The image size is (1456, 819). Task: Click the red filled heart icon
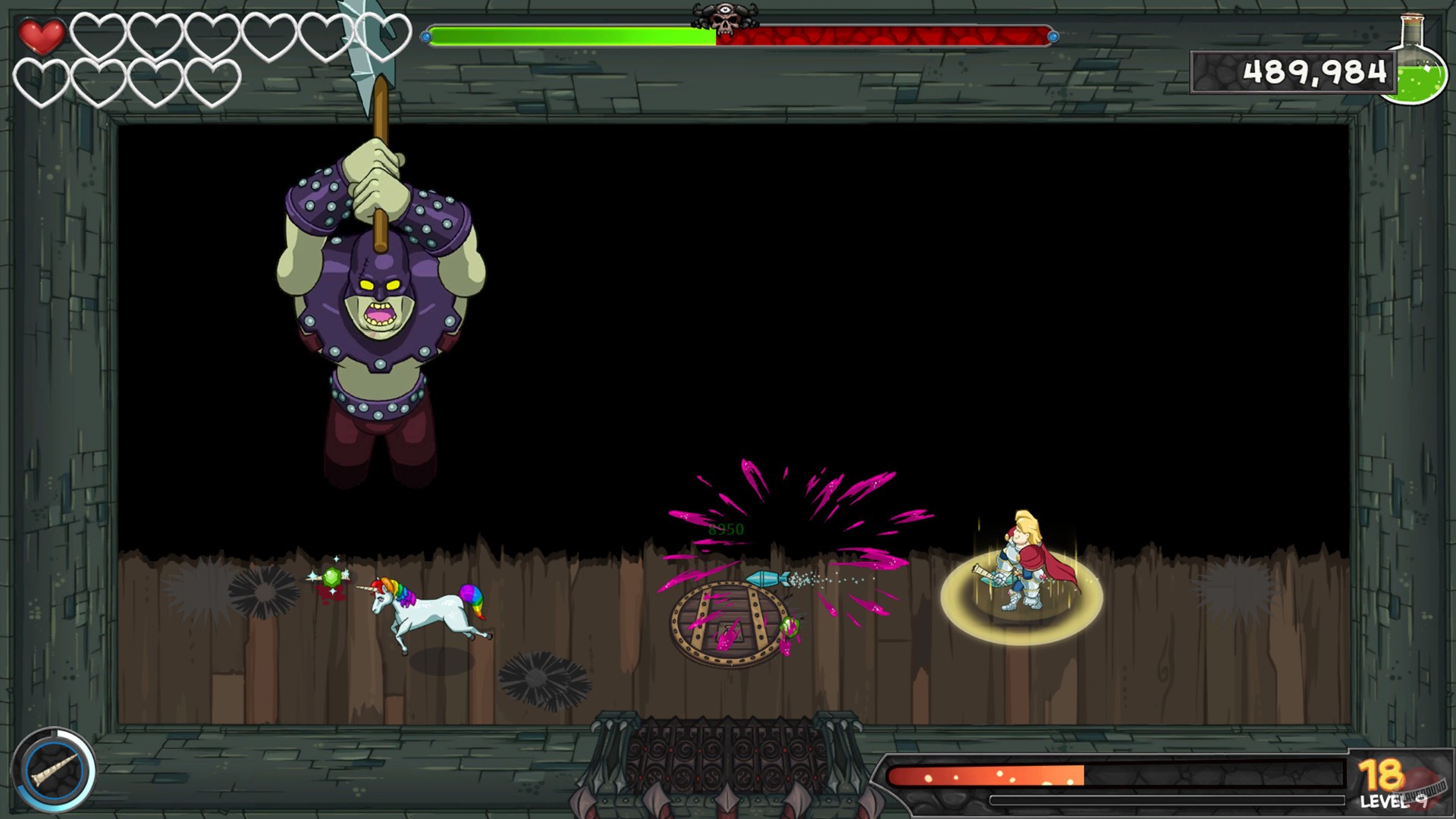42,33
